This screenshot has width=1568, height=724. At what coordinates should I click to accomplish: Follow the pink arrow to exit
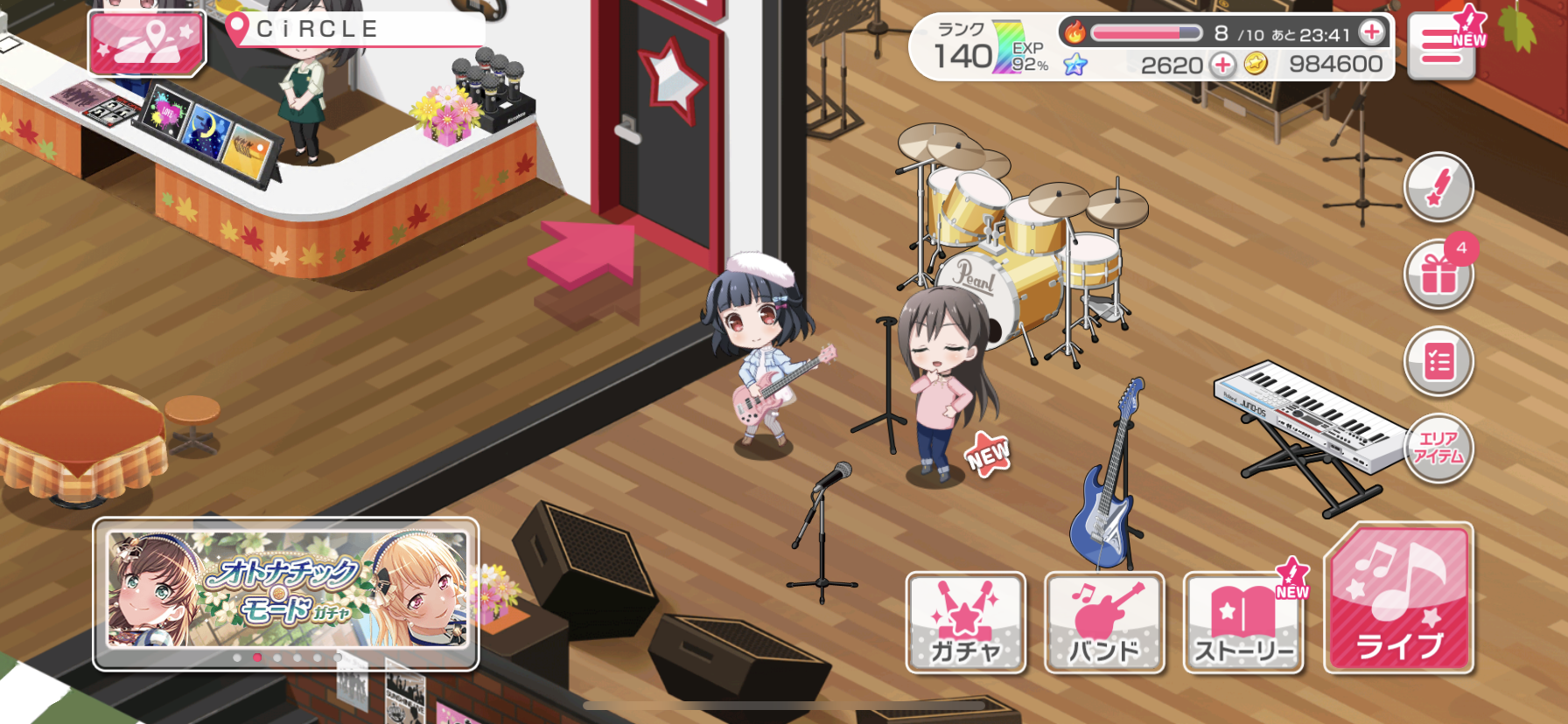[x=584, y=254]
